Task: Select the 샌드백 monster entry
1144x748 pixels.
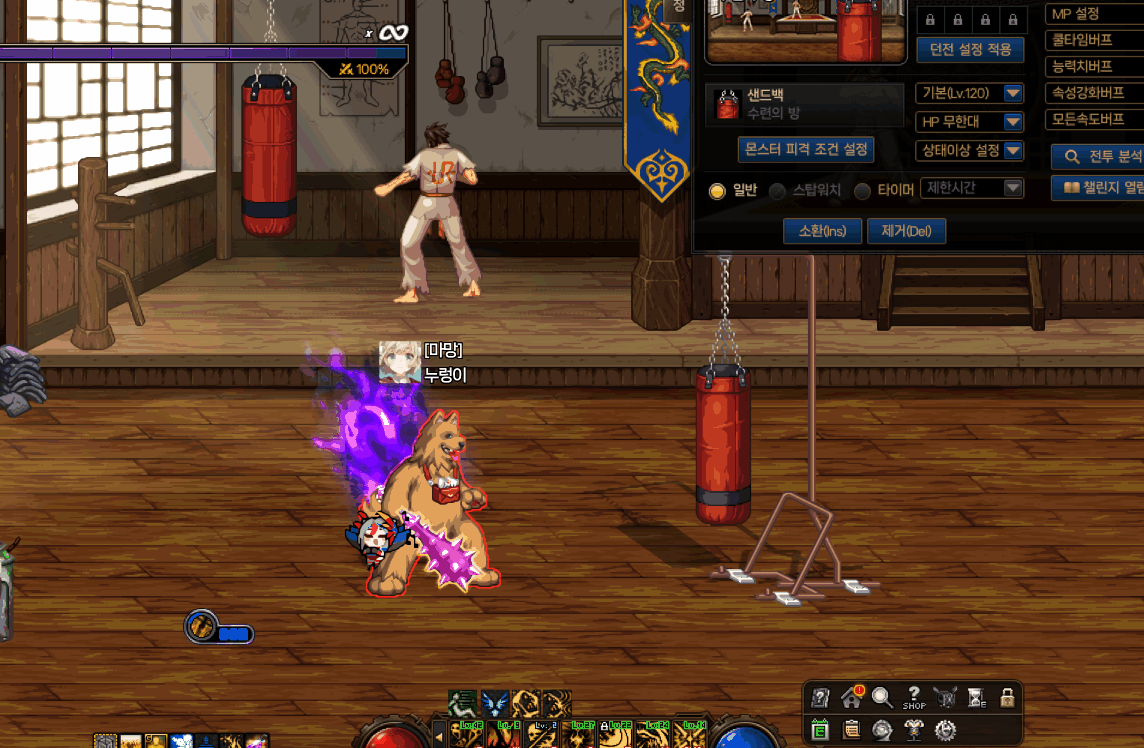Action: [x=804, y=104]
